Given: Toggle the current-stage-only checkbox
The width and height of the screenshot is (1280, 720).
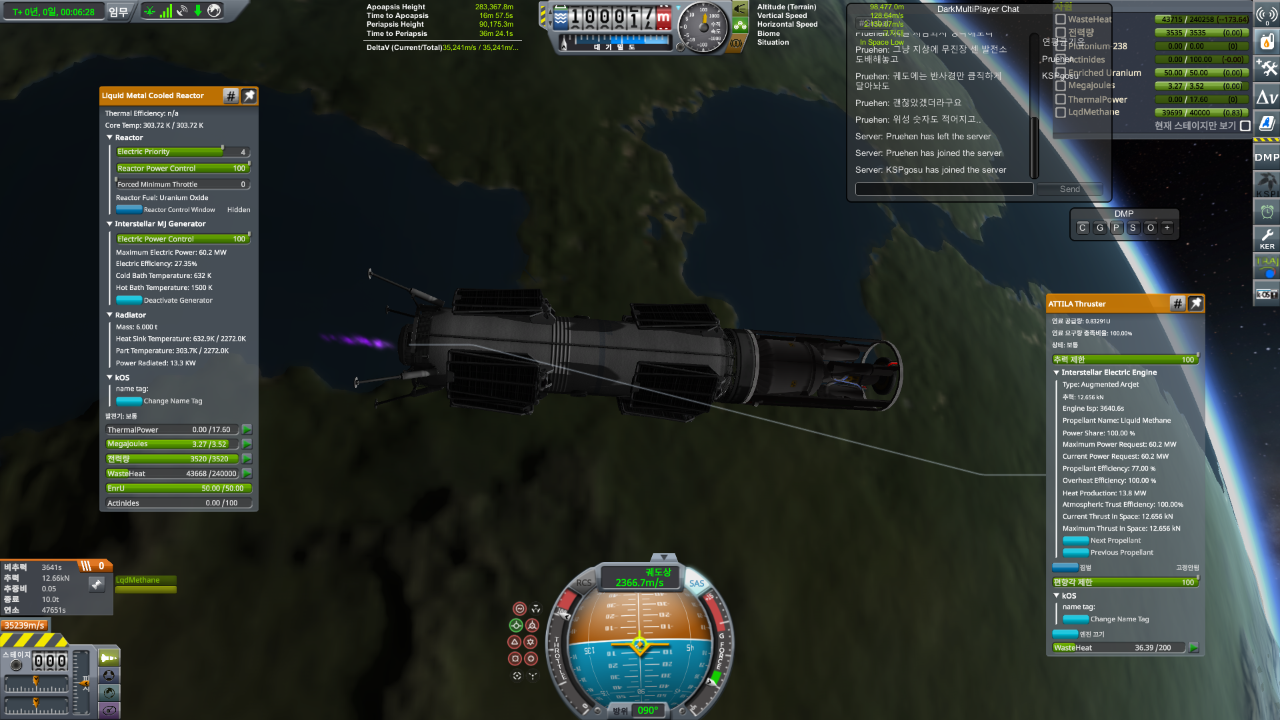Looking at the screenshot, I should pos(1245,126).
